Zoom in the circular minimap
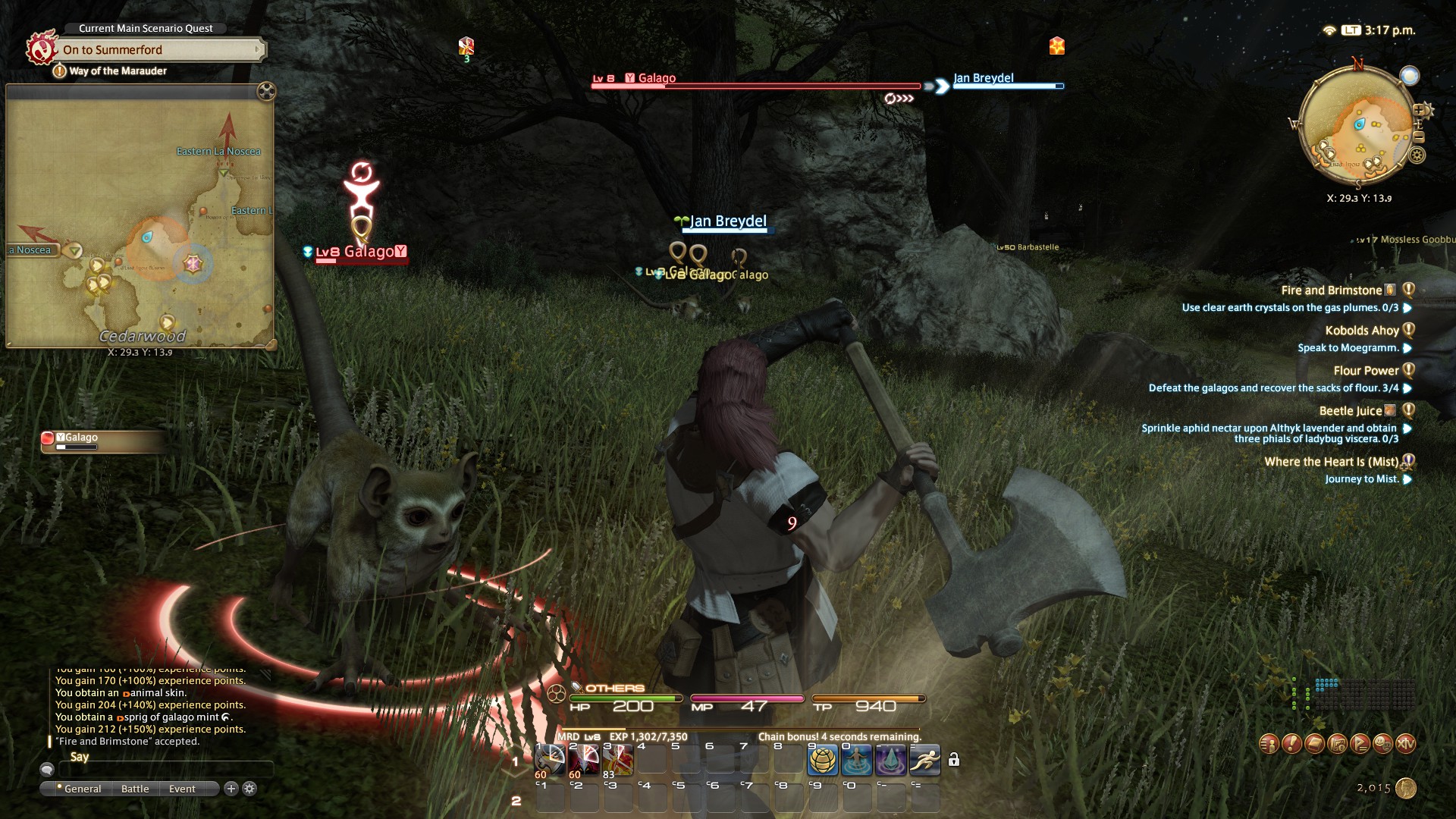1456x819 pixels. click(x=1420, y=111)
